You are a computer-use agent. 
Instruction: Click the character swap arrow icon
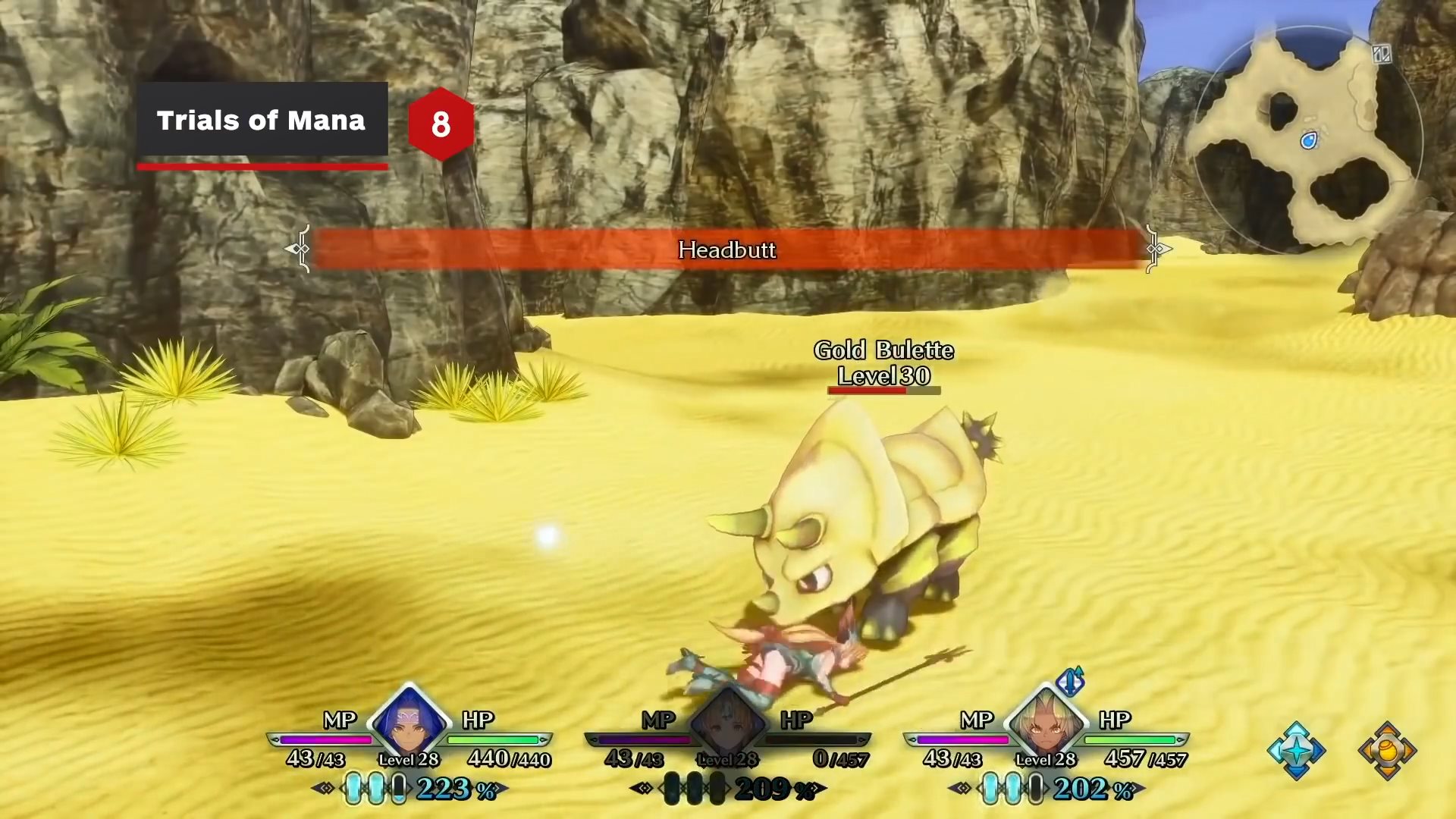pos(1070,681)
